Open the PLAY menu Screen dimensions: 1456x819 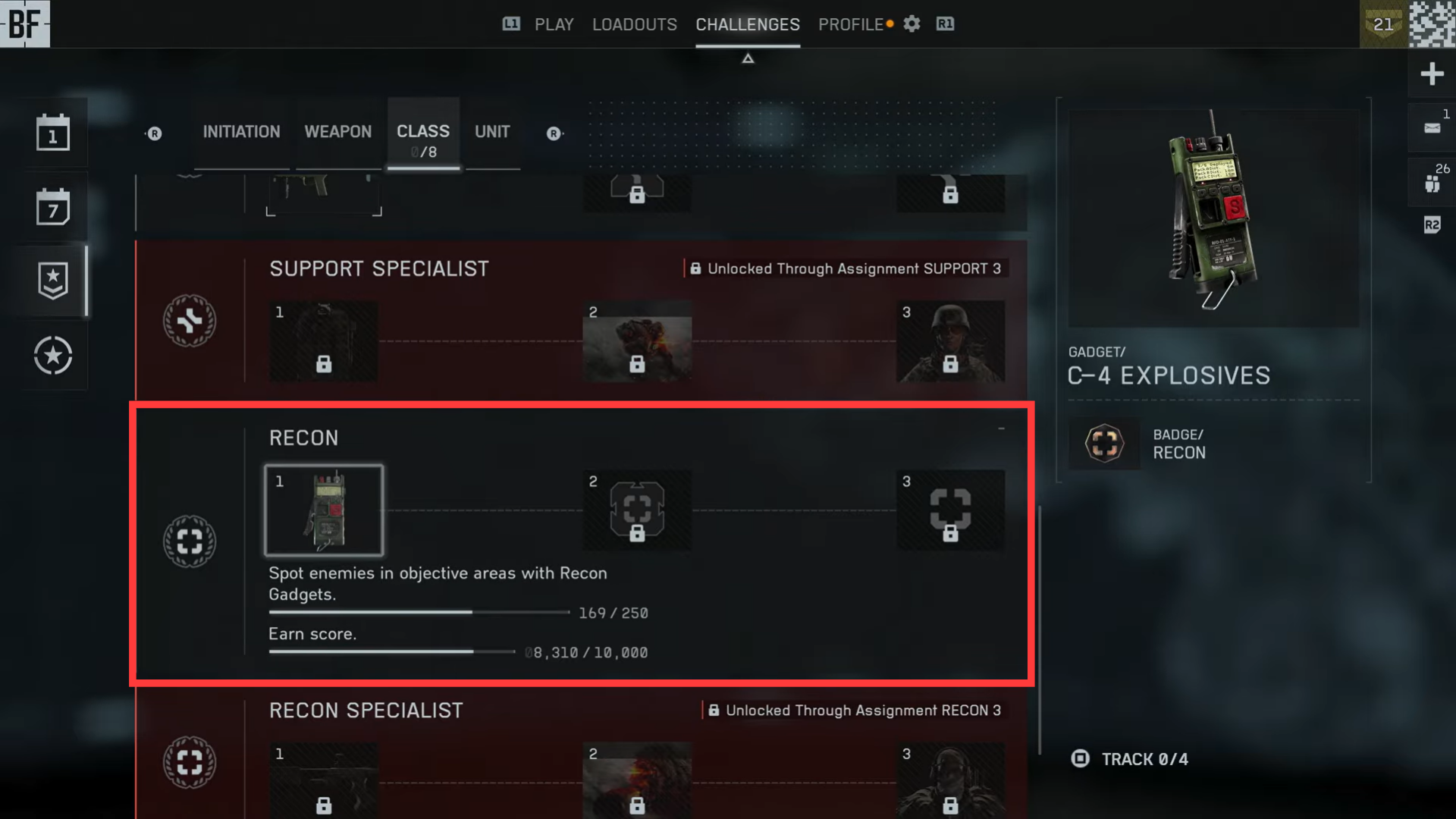[554, 24]
